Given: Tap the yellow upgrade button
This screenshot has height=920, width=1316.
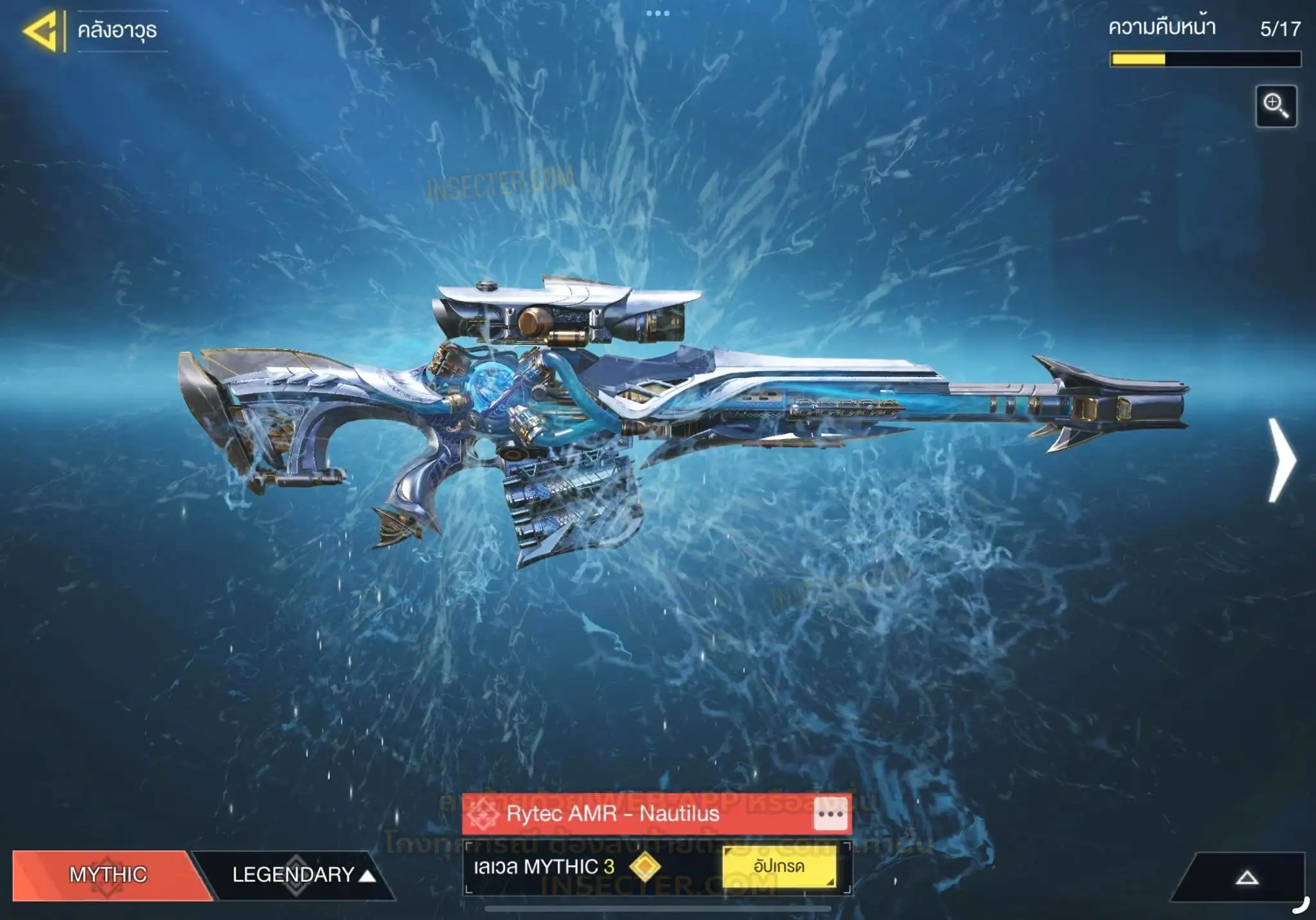Looking at the screenshot, I should [x=779, y=867].
